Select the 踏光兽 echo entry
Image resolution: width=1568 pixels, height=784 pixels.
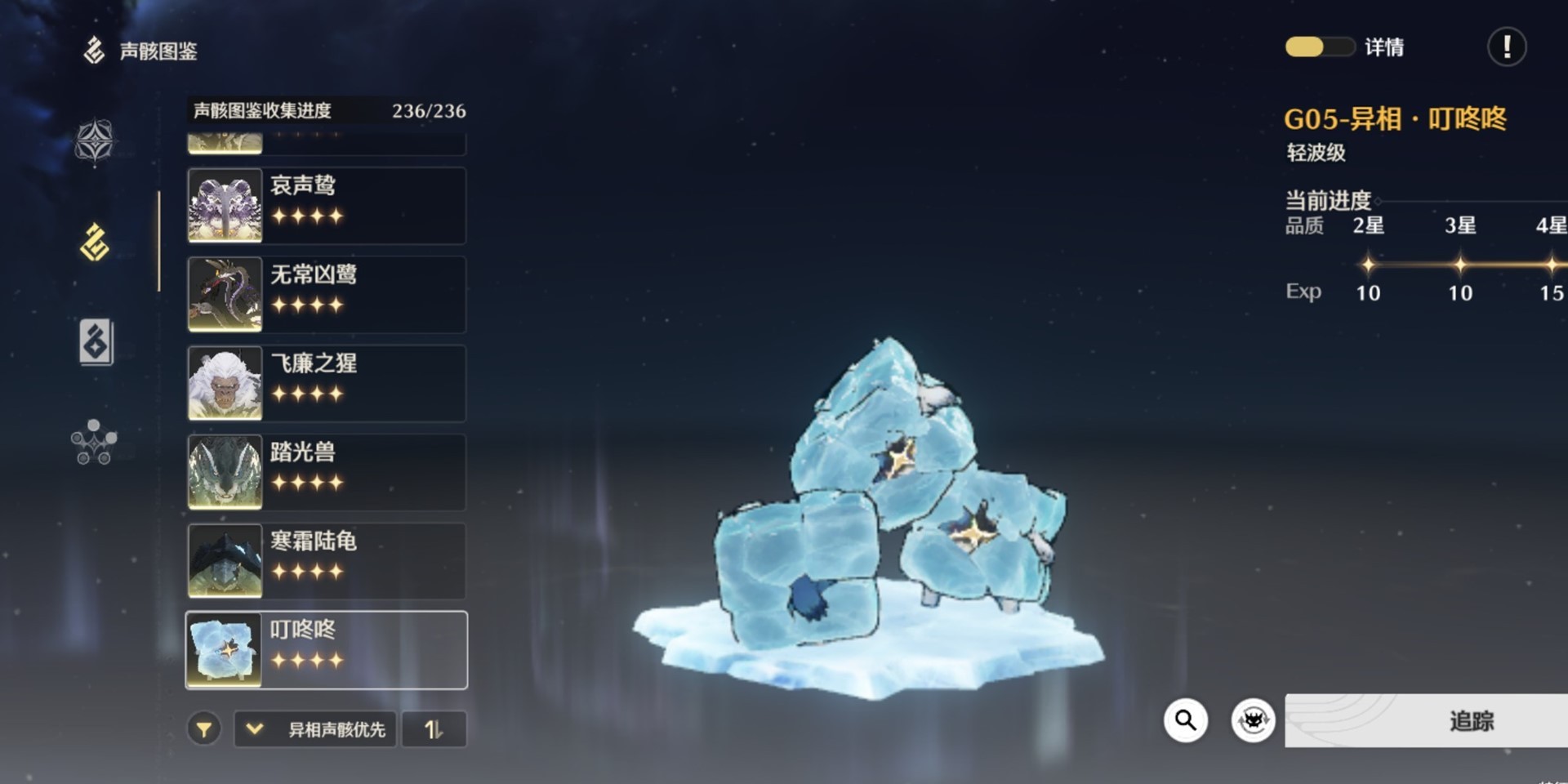[x=327, y=472]
